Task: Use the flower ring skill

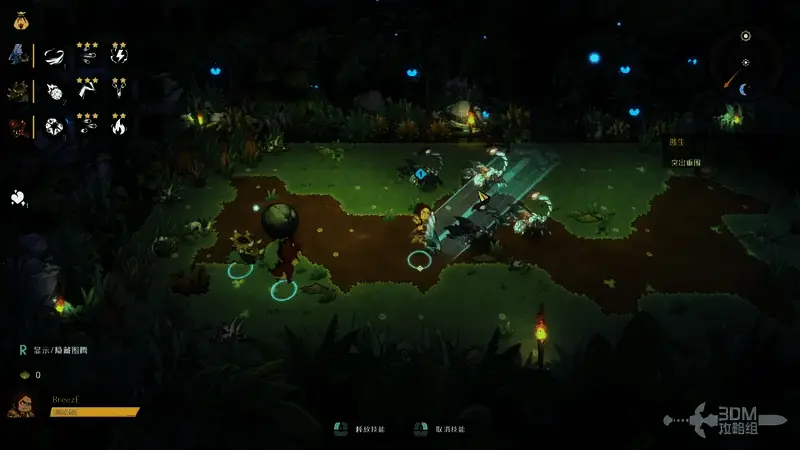Action: 55,129
